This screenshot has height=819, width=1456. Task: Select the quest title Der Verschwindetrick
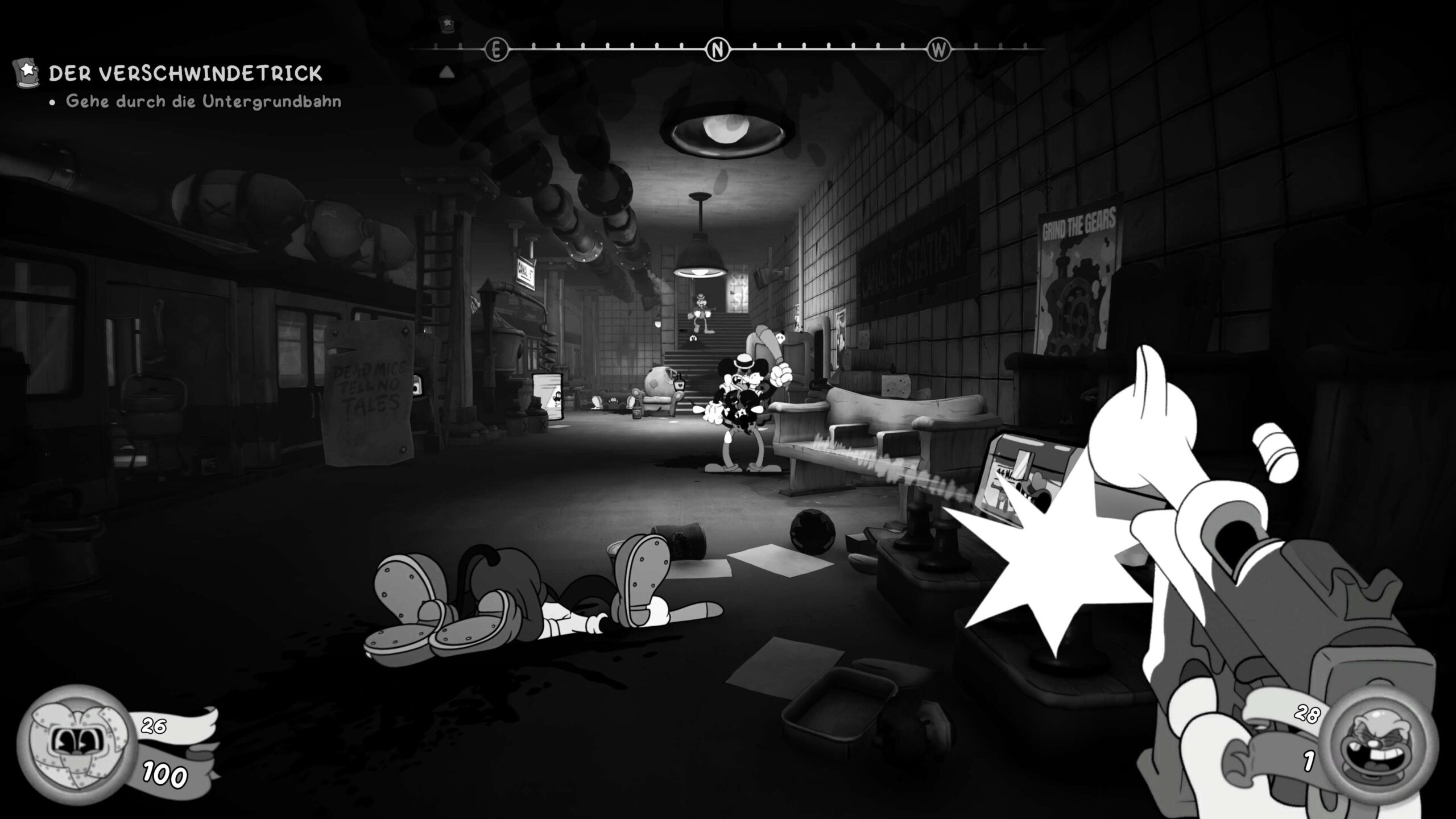(x=185, y=73)
